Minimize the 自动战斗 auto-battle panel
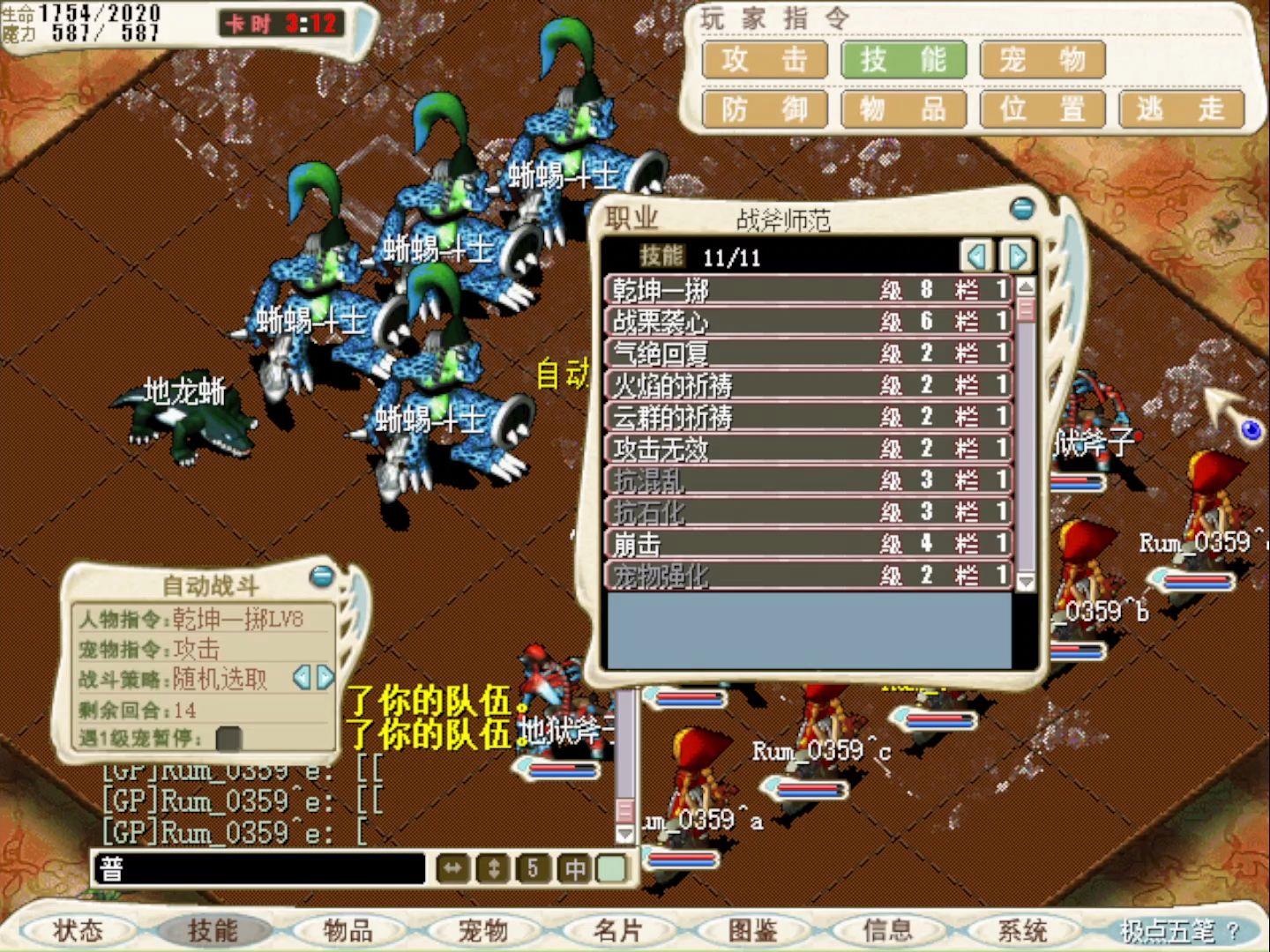The width and height of the screenshot is (1270, 952). pyautogui.click(x=320, y=578)
